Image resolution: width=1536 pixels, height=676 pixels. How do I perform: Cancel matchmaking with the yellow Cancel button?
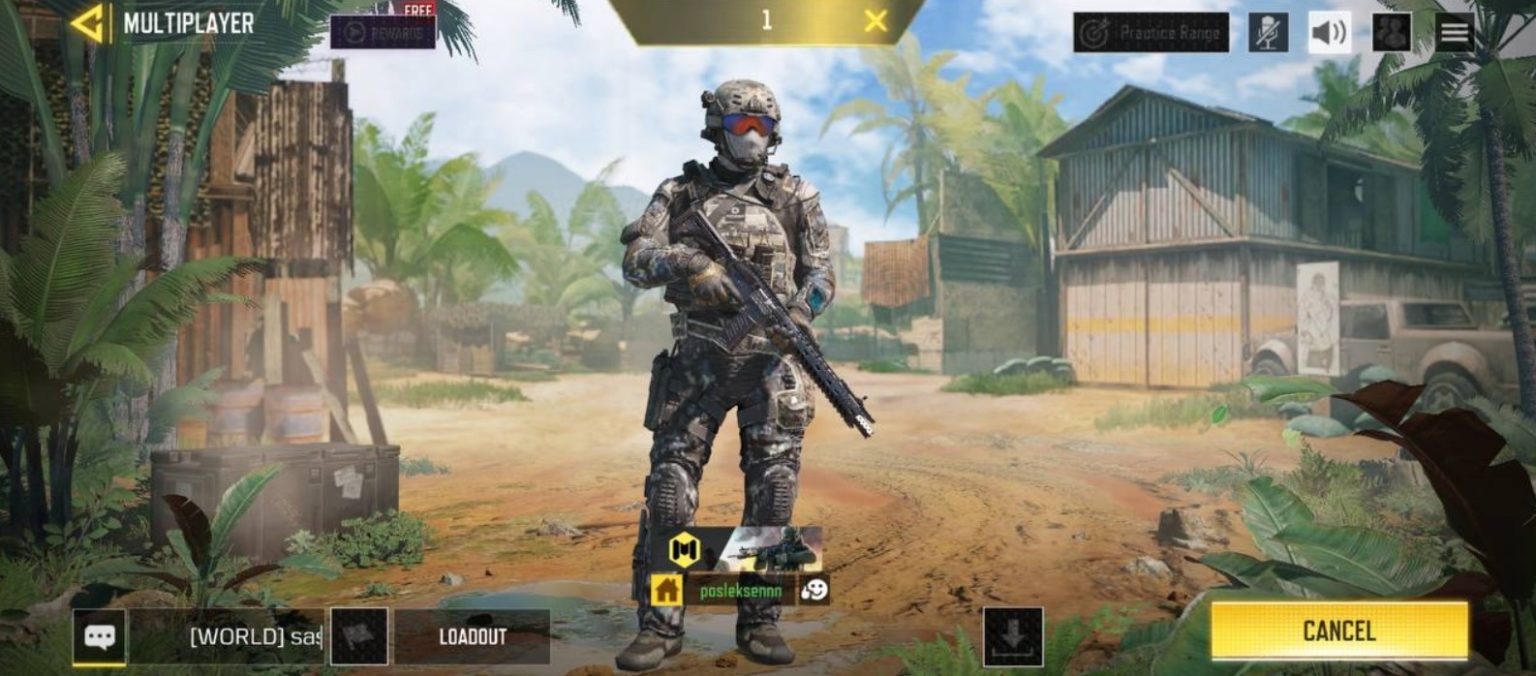[1339, 631]
